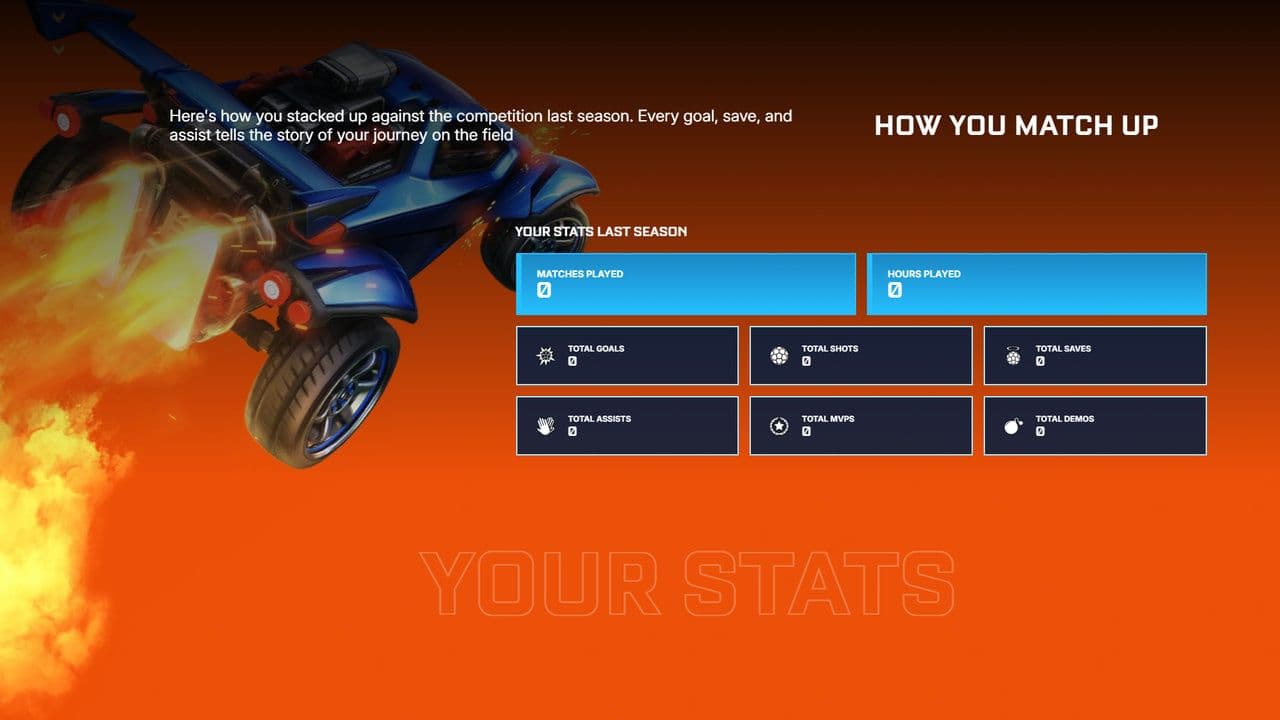Click the Total MVPs card
The width and height of the screenshot is (1280, 720).
860,425
